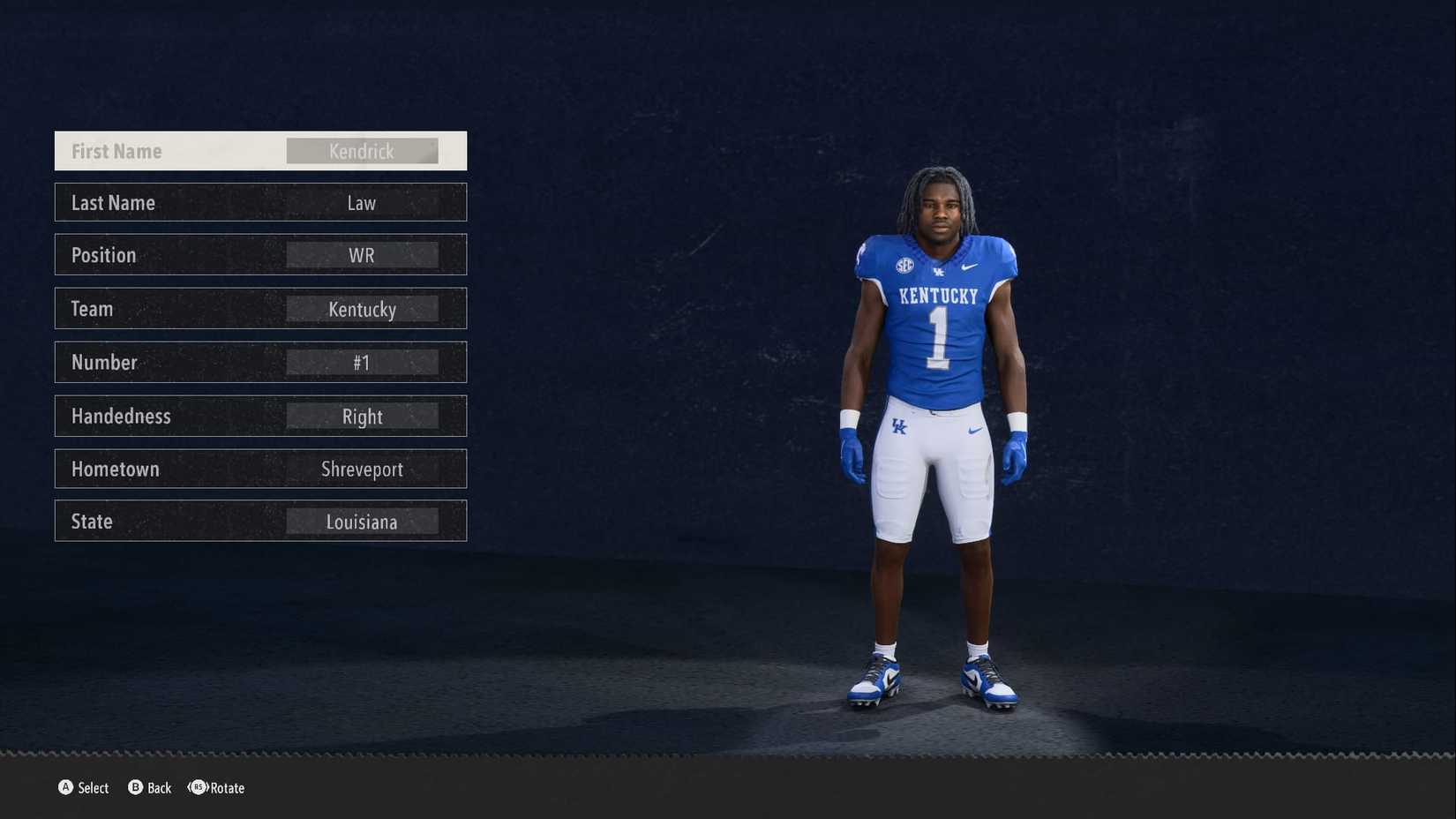1456x819 pixels.
Task: Select the Last Name row
Action: 260,202
